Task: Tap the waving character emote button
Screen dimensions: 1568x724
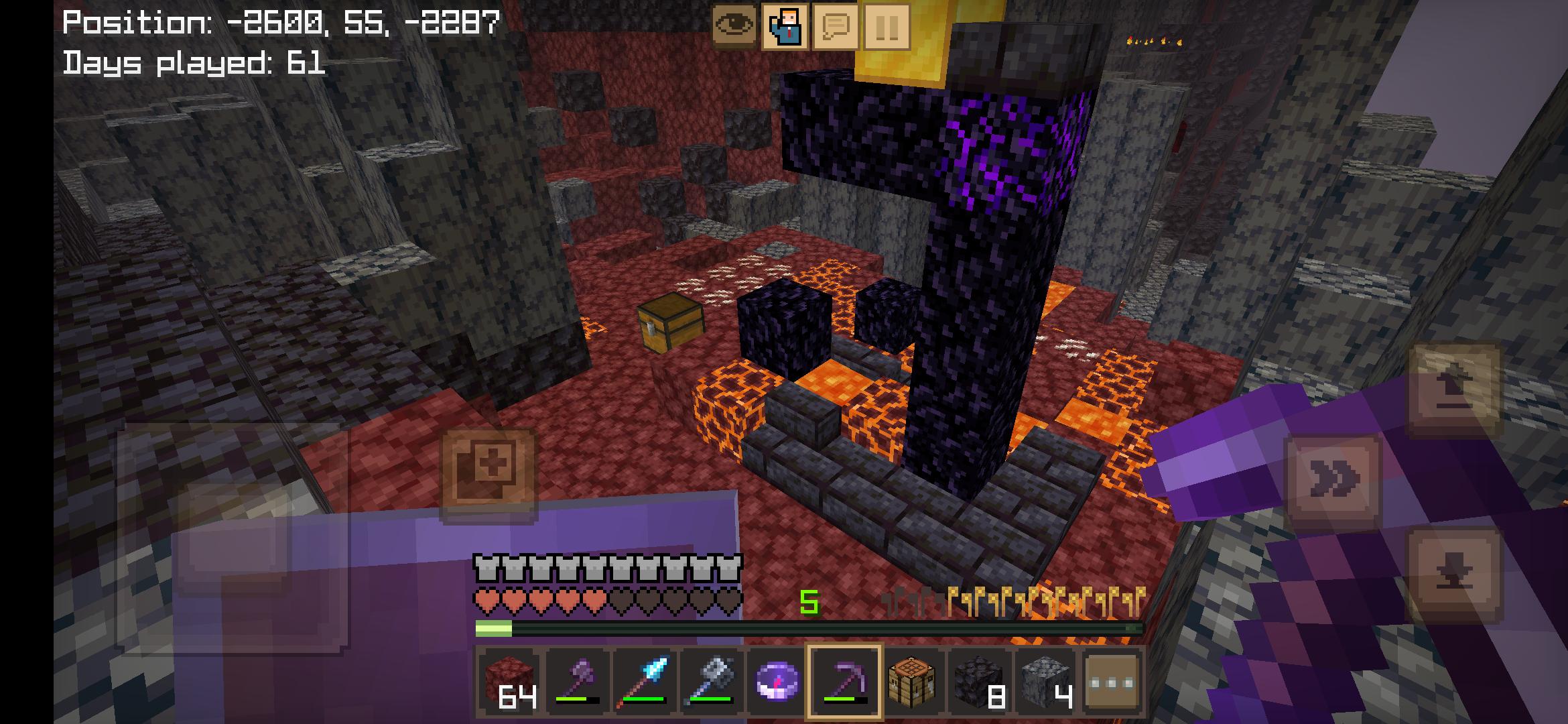Action: [x=785, y=27]
